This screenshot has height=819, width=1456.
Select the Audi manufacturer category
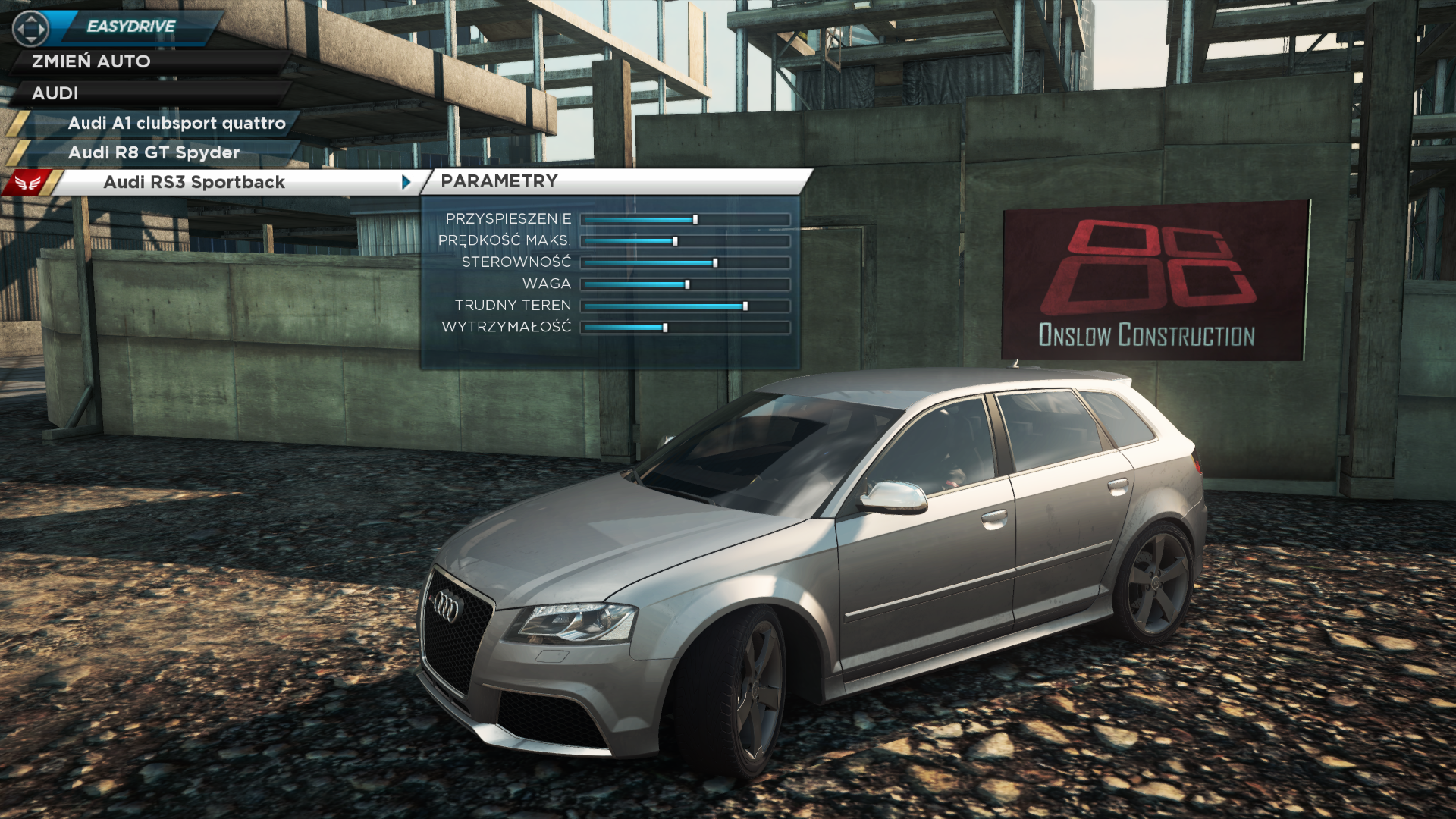coord(55,93)
